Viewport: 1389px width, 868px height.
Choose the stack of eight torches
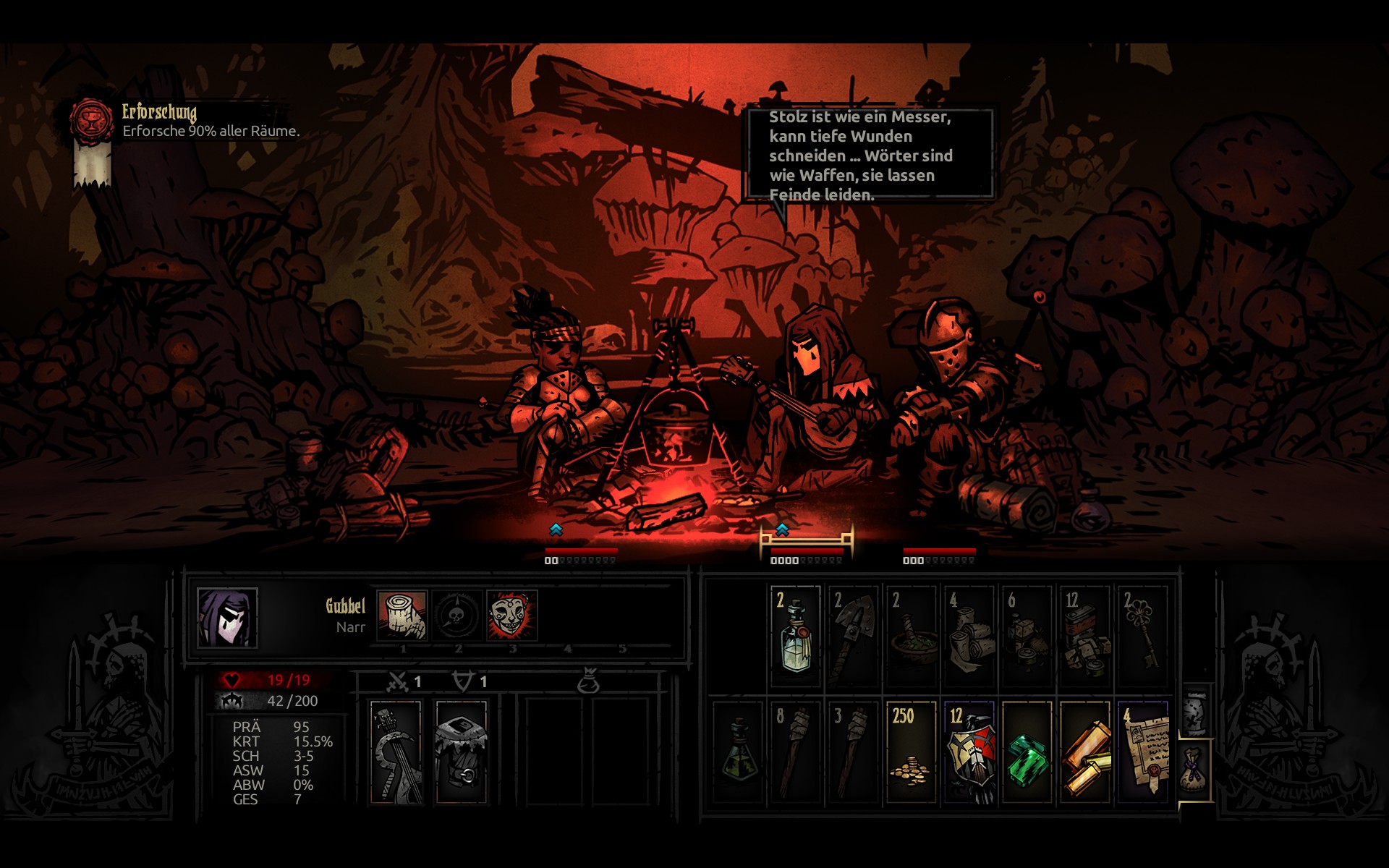795,752
